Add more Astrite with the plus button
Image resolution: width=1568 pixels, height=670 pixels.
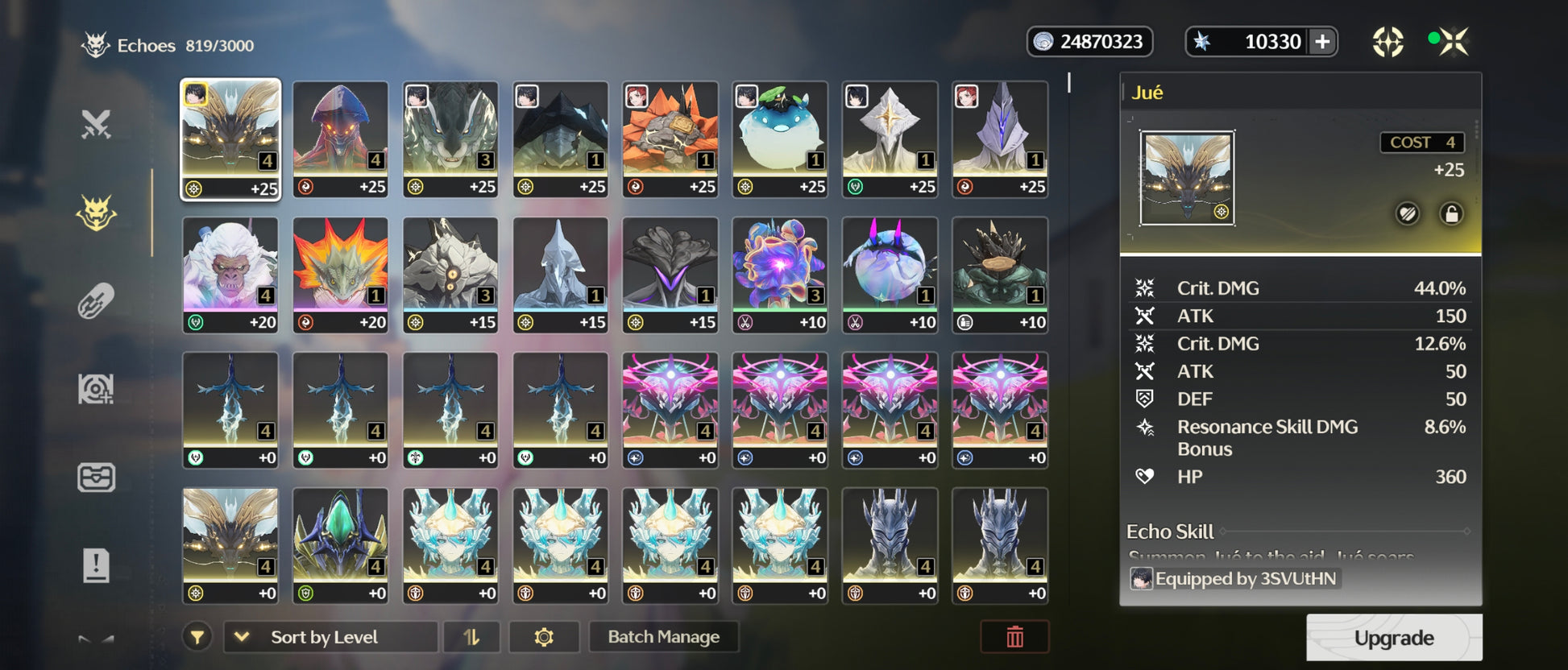1322,42
